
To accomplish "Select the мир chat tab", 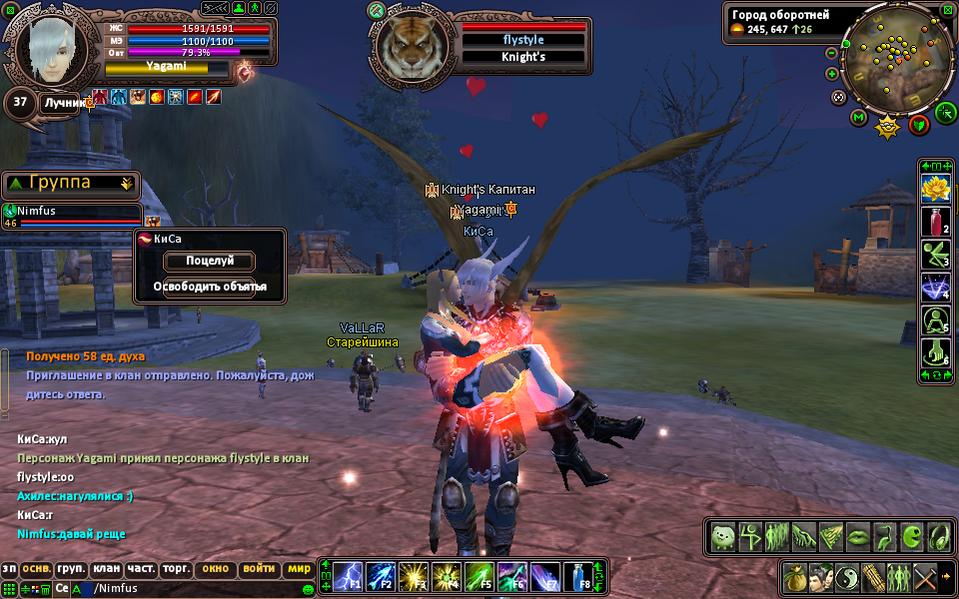I will click(298, 568).
